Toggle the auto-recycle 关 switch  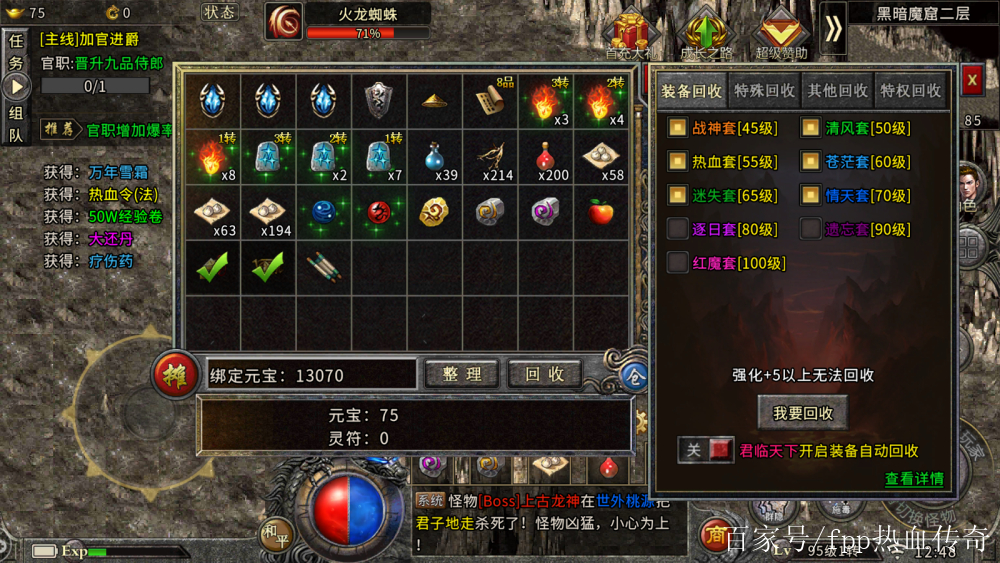click(706, 451)
